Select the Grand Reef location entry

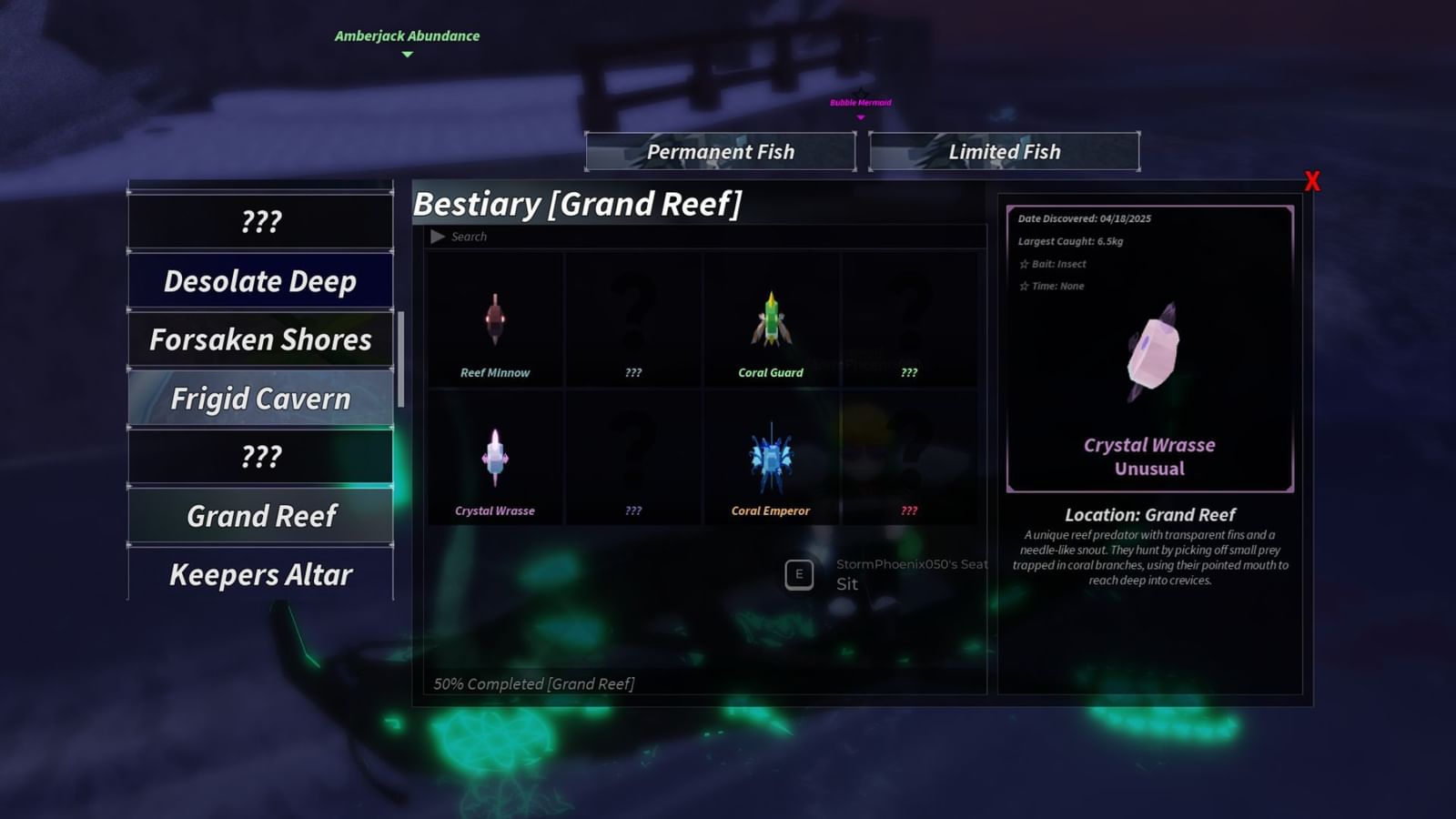tap(260, 516)
